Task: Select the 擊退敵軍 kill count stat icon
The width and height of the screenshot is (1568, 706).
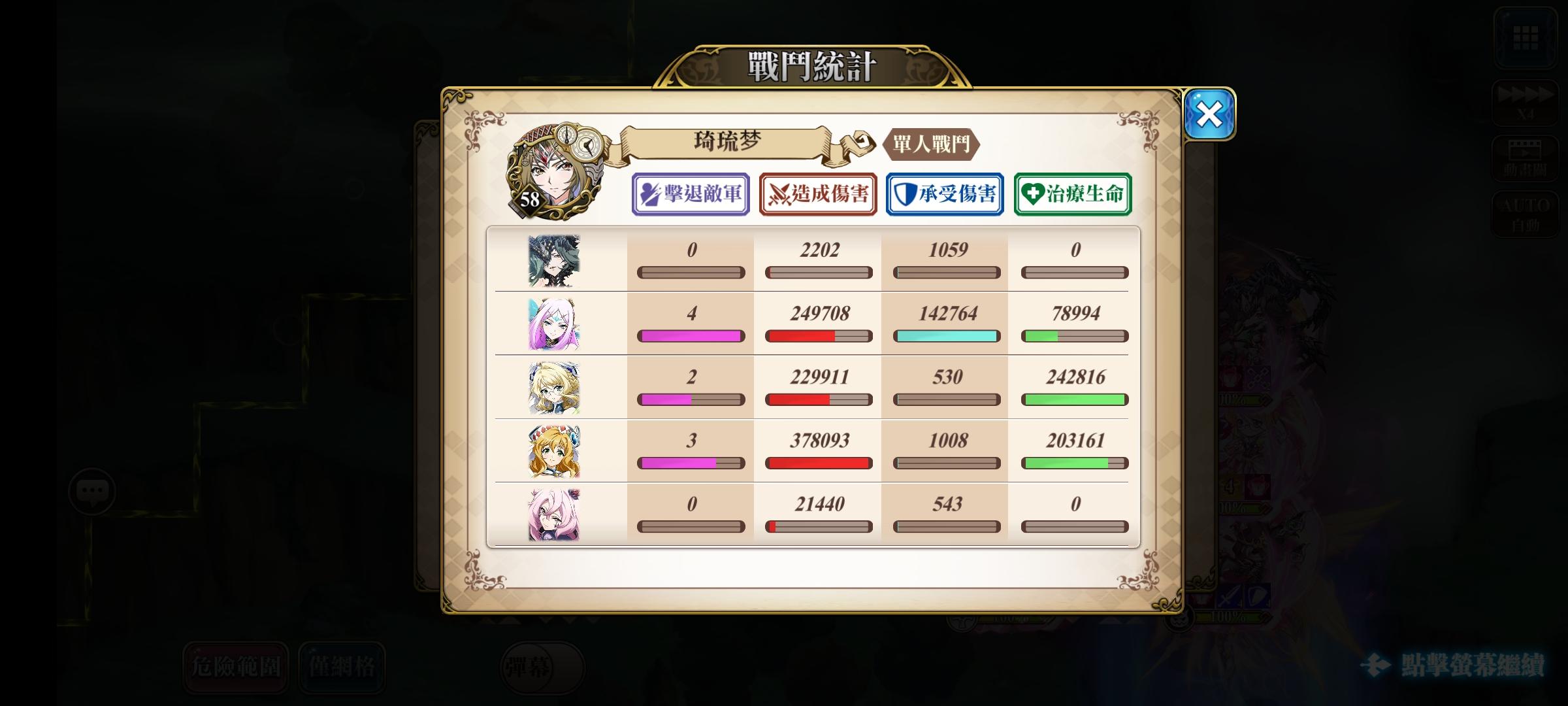Action: coord(691,193)
